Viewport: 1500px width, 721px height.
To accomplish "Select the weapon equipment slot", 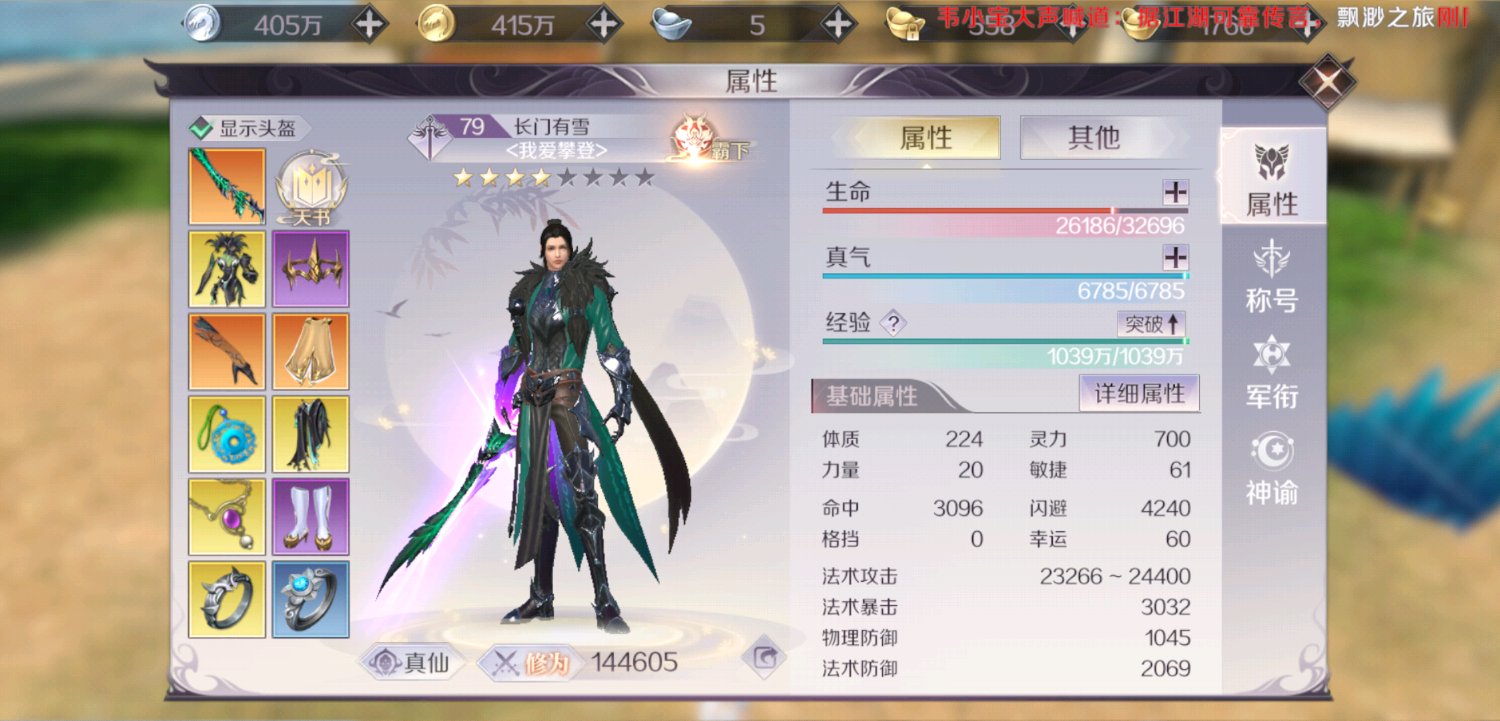I will click(x=225, y=185).
